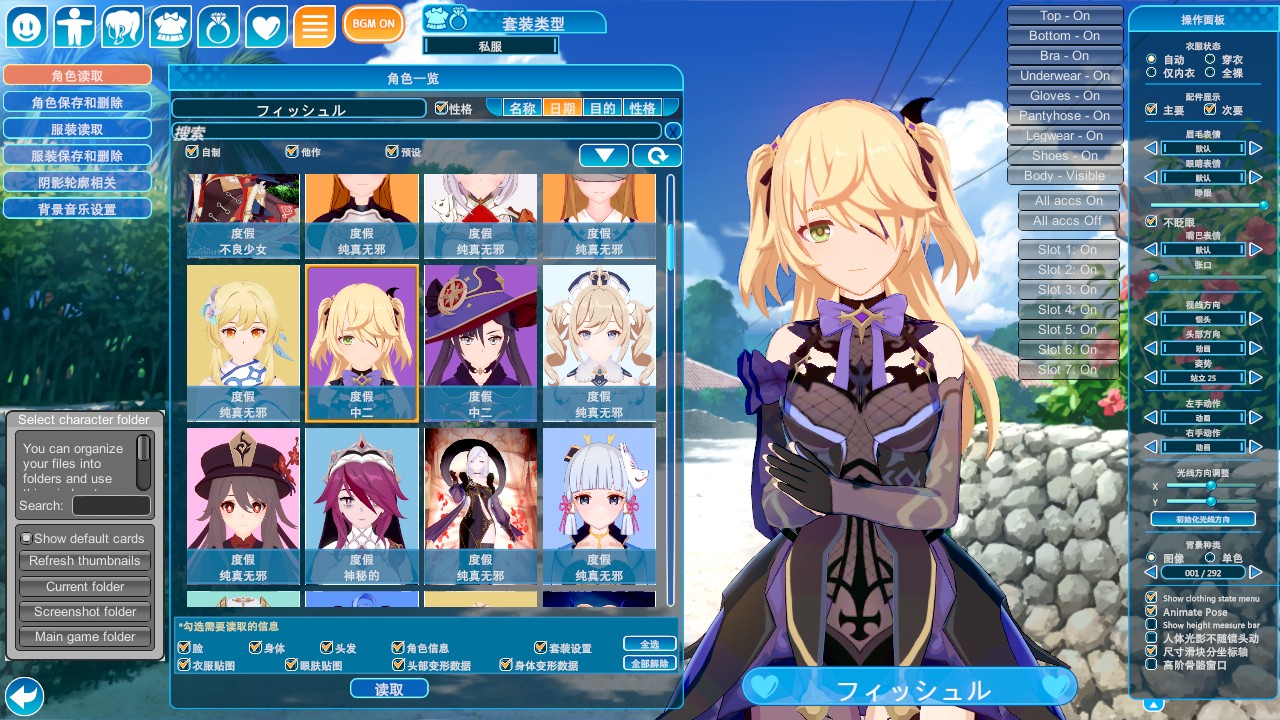Screen dimensions: 1280x720
Task: Turn off all accessories with All accs Off
Action: click(x=1067, y=221)
